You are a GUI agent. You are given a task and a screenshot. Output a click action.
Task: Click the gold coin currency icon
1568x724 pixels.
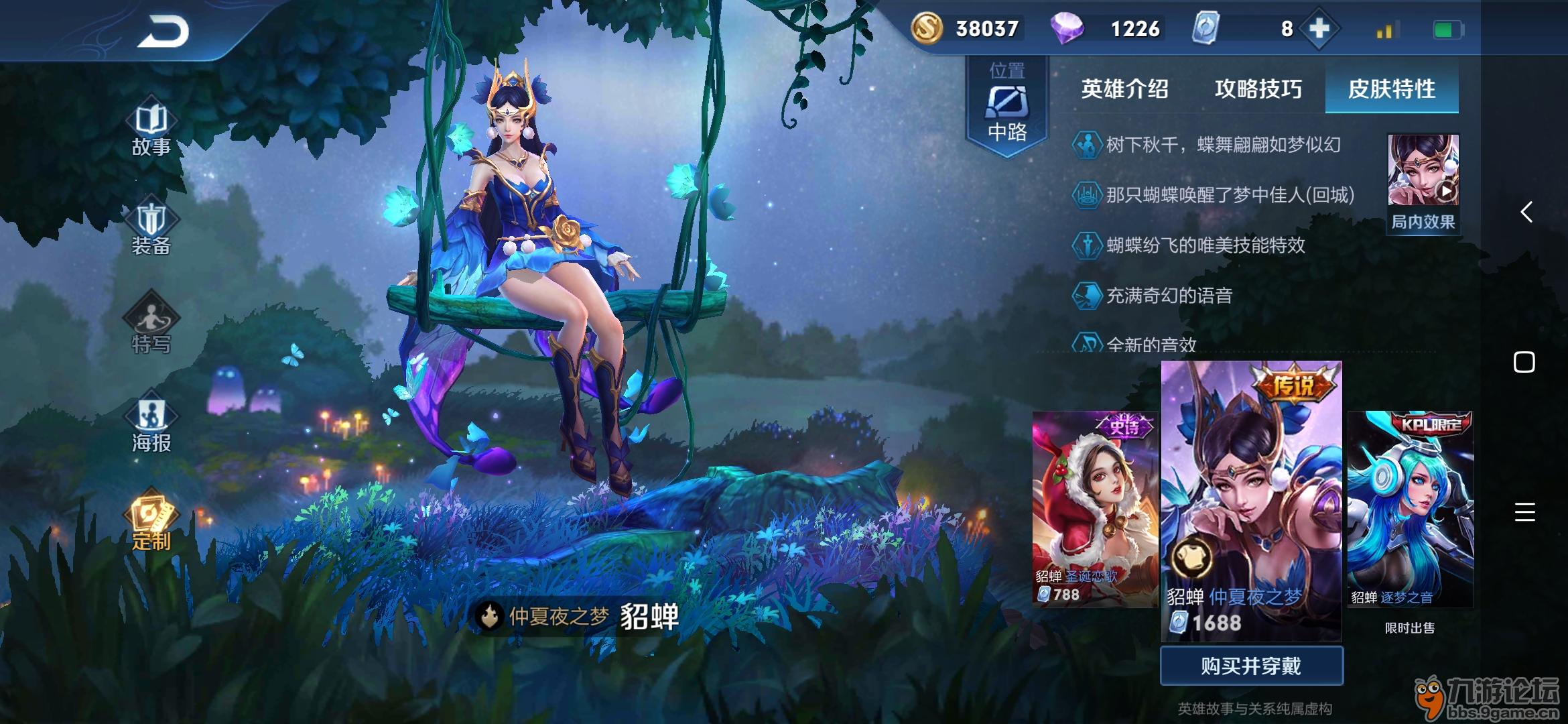point(928,28)
